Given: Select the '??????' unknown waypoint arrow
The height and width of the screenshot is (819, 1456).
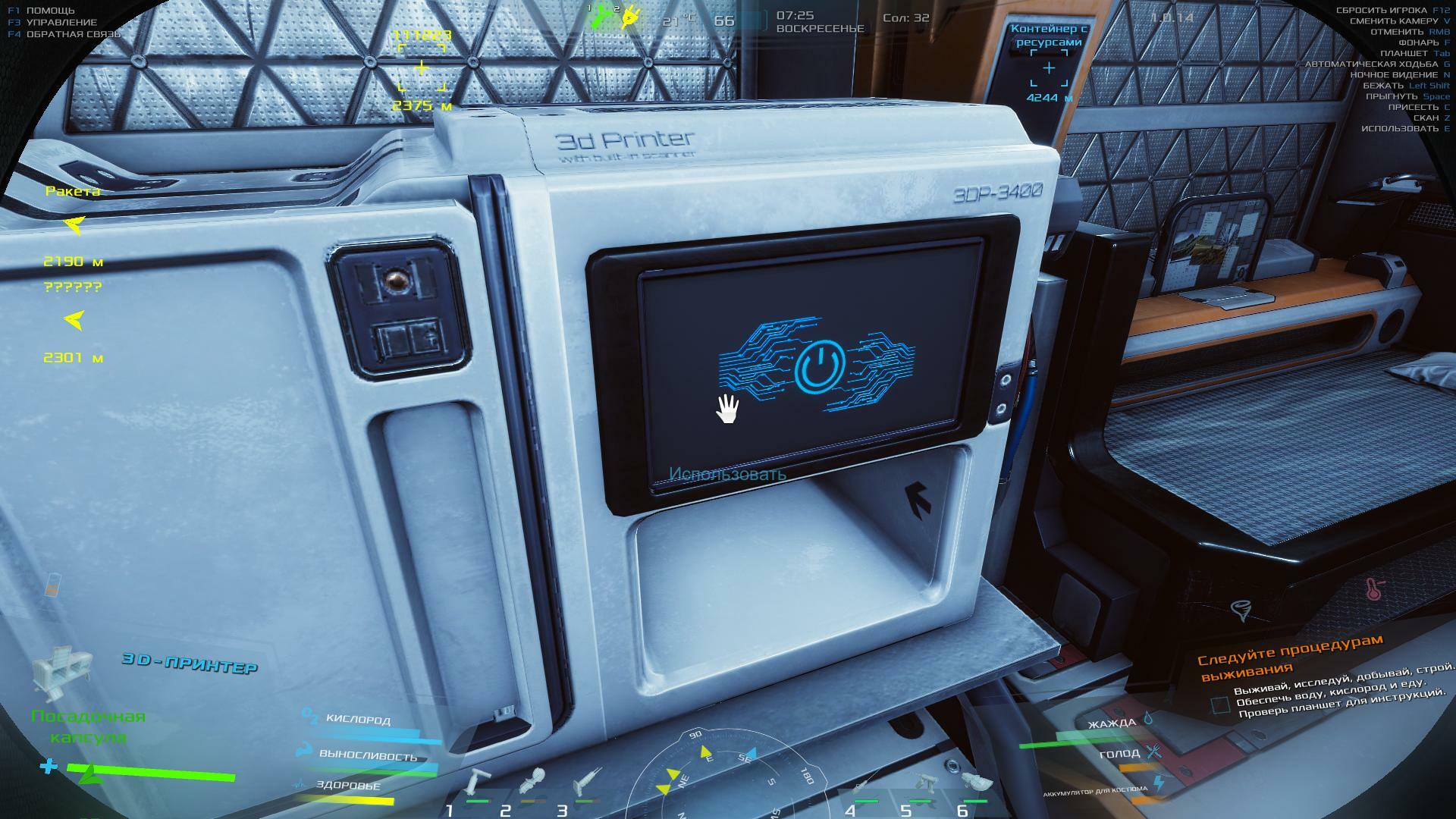Looking at the screenshot, I should 74,322.
